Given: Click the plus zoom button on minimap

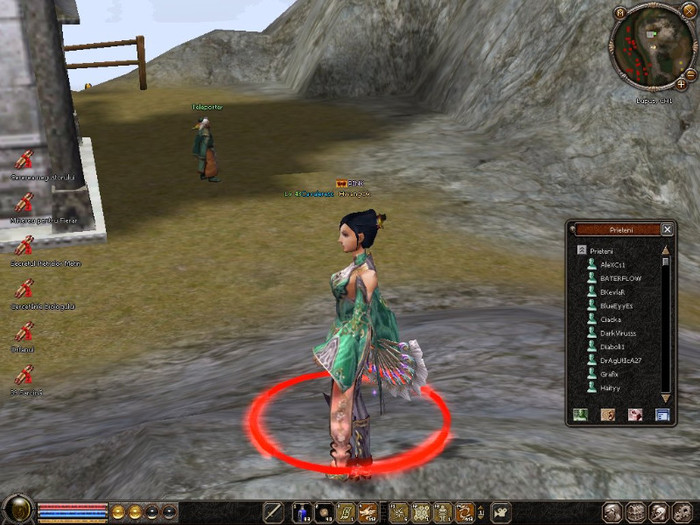Looking at the screenshot, I should point(681,85).
